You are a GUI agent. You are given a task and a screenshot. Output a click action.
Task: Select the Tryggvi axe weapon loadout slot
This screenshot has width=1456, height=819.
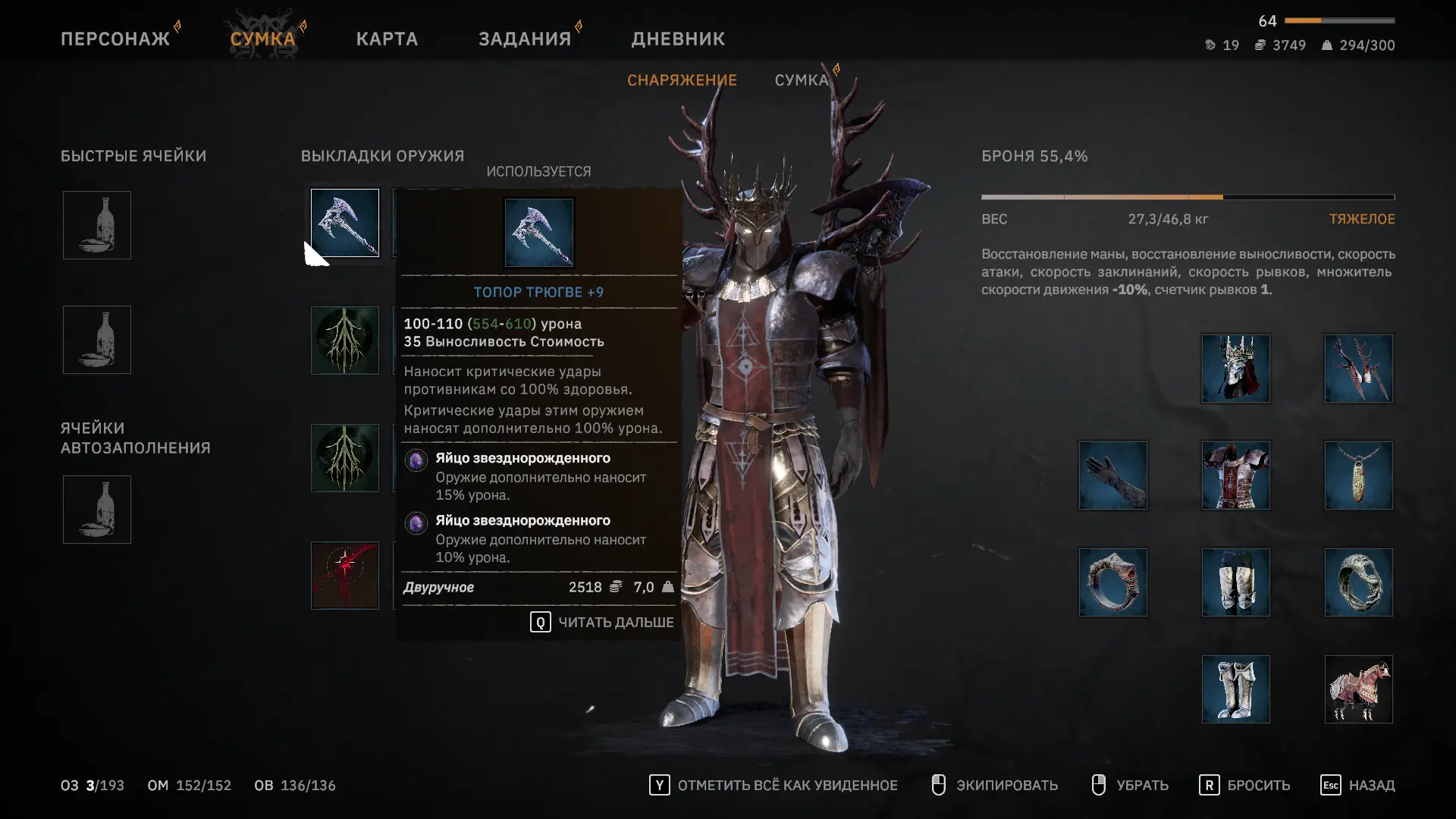click(345, 223)
